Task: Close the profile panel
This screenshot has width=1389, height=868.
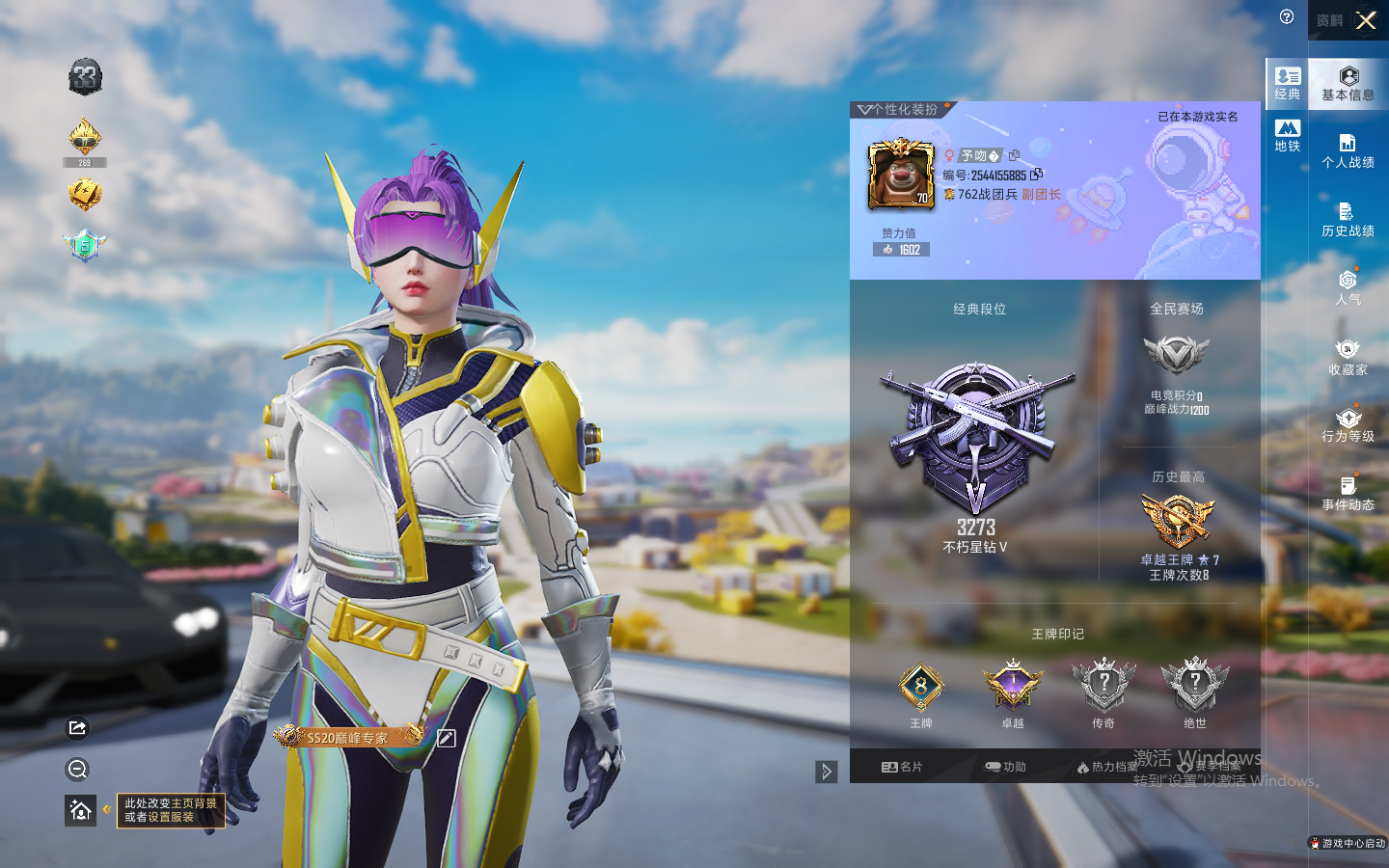Action: click(1366, 20)
